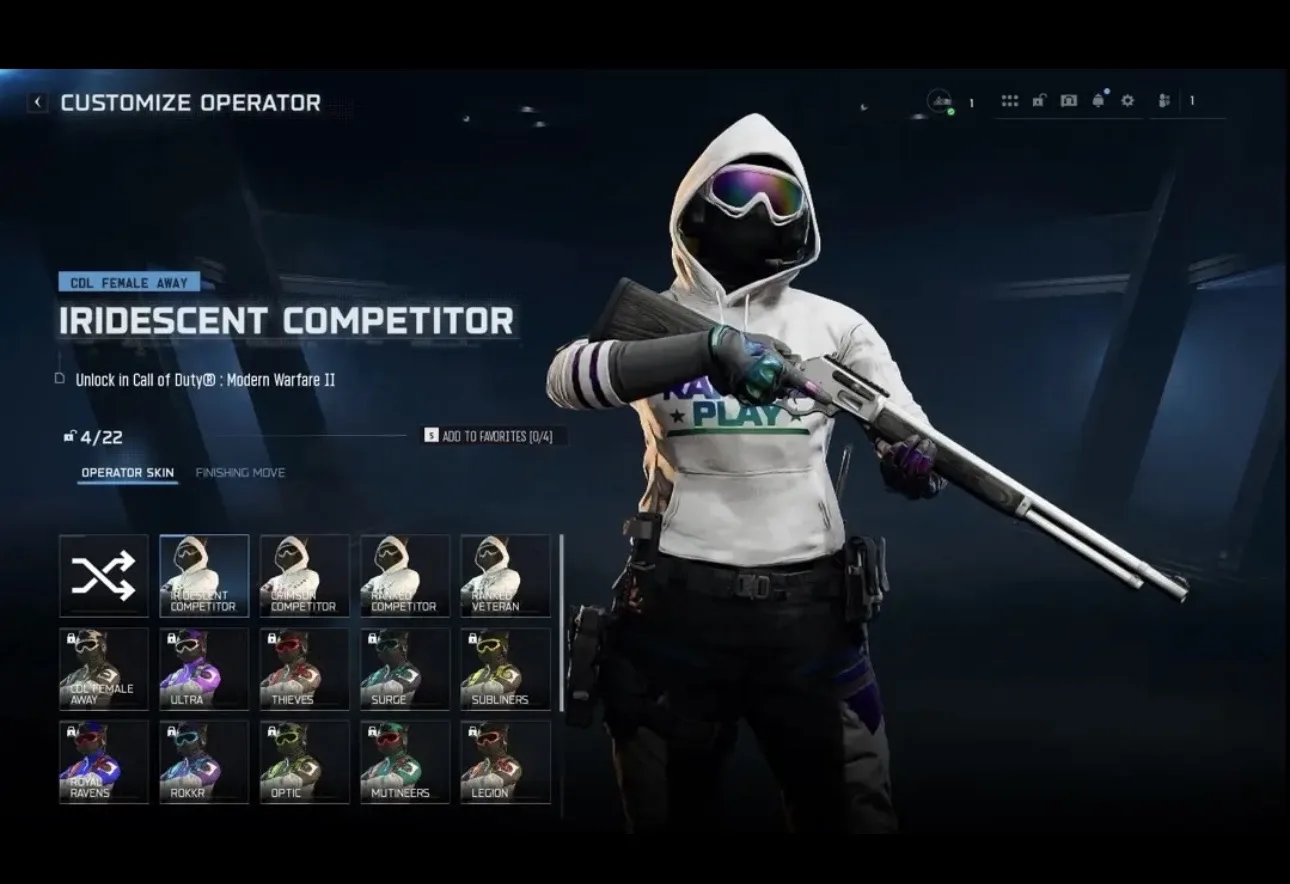Pick the Ranked Competitor skin tile

(404, 576)
